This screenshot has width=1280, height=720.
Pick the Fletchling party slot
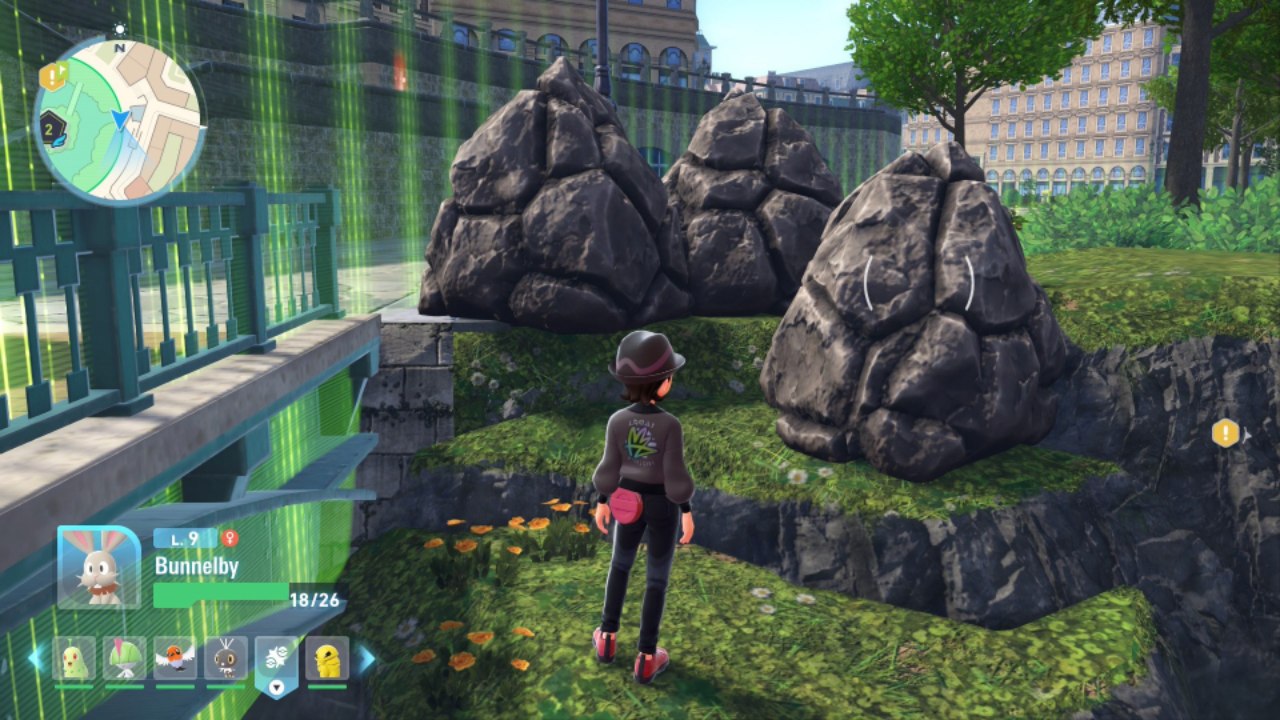coord(175,658)
